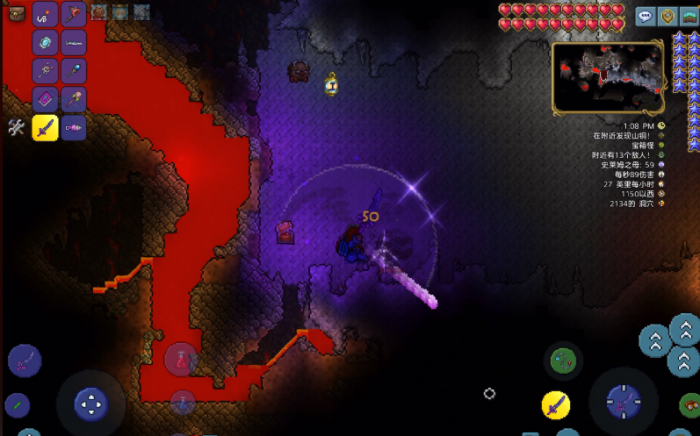
Task: Expand the cave minimap
Action: 607,77
